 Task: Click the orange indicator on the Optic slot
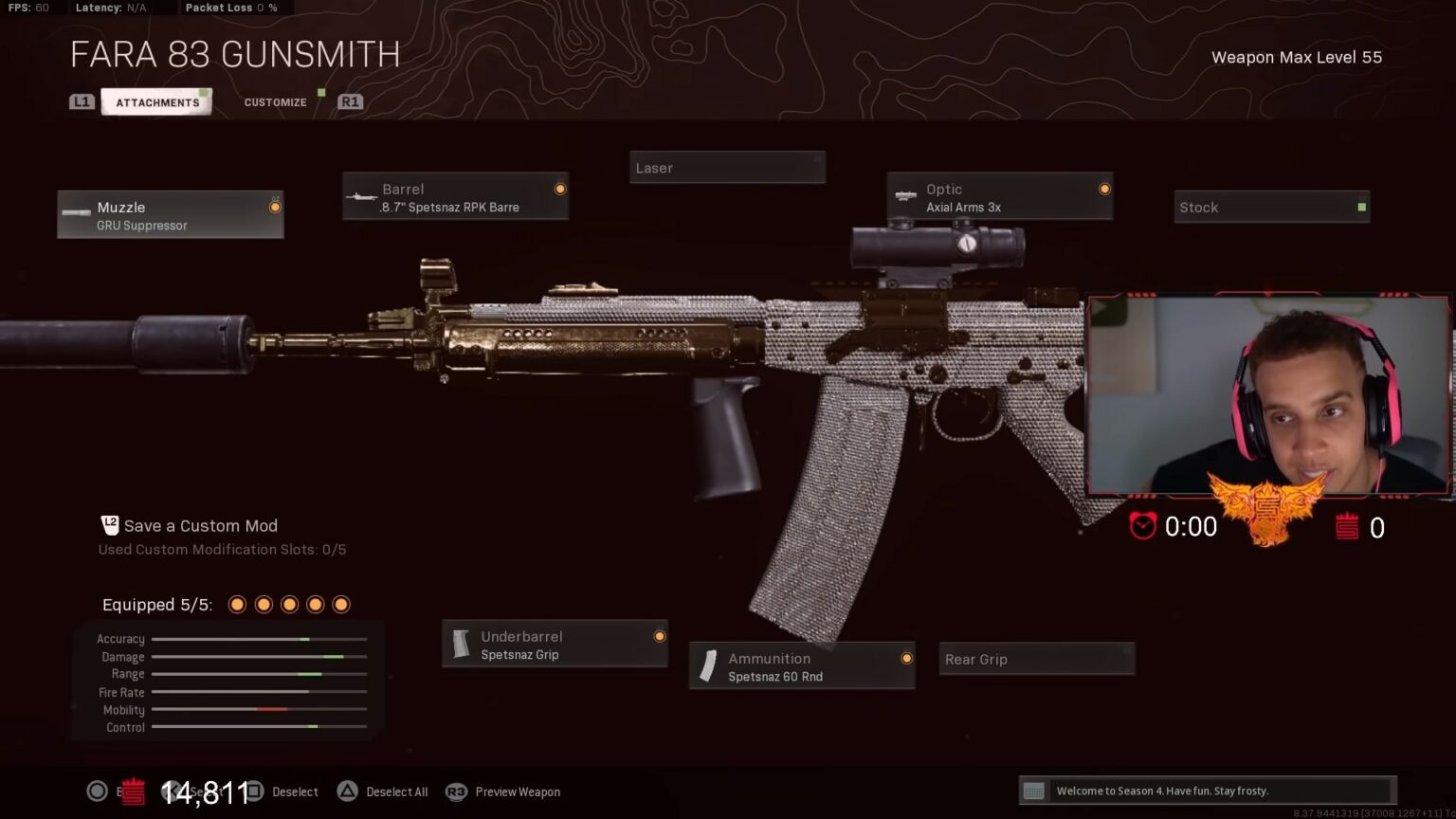[1104, 188]
